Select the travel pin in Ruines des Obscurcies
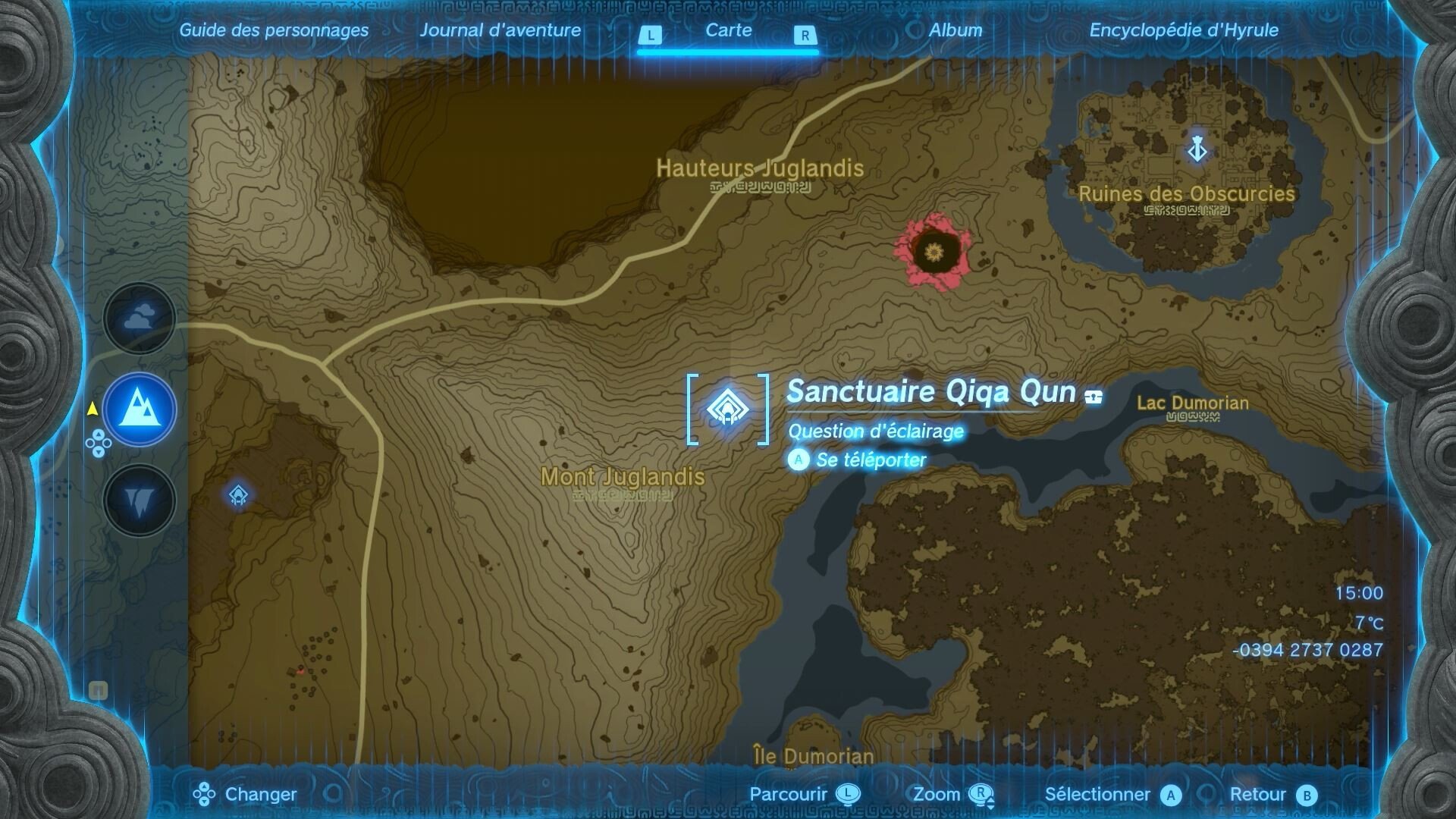Viewport: 1456px width, 819px height. 1197,150
